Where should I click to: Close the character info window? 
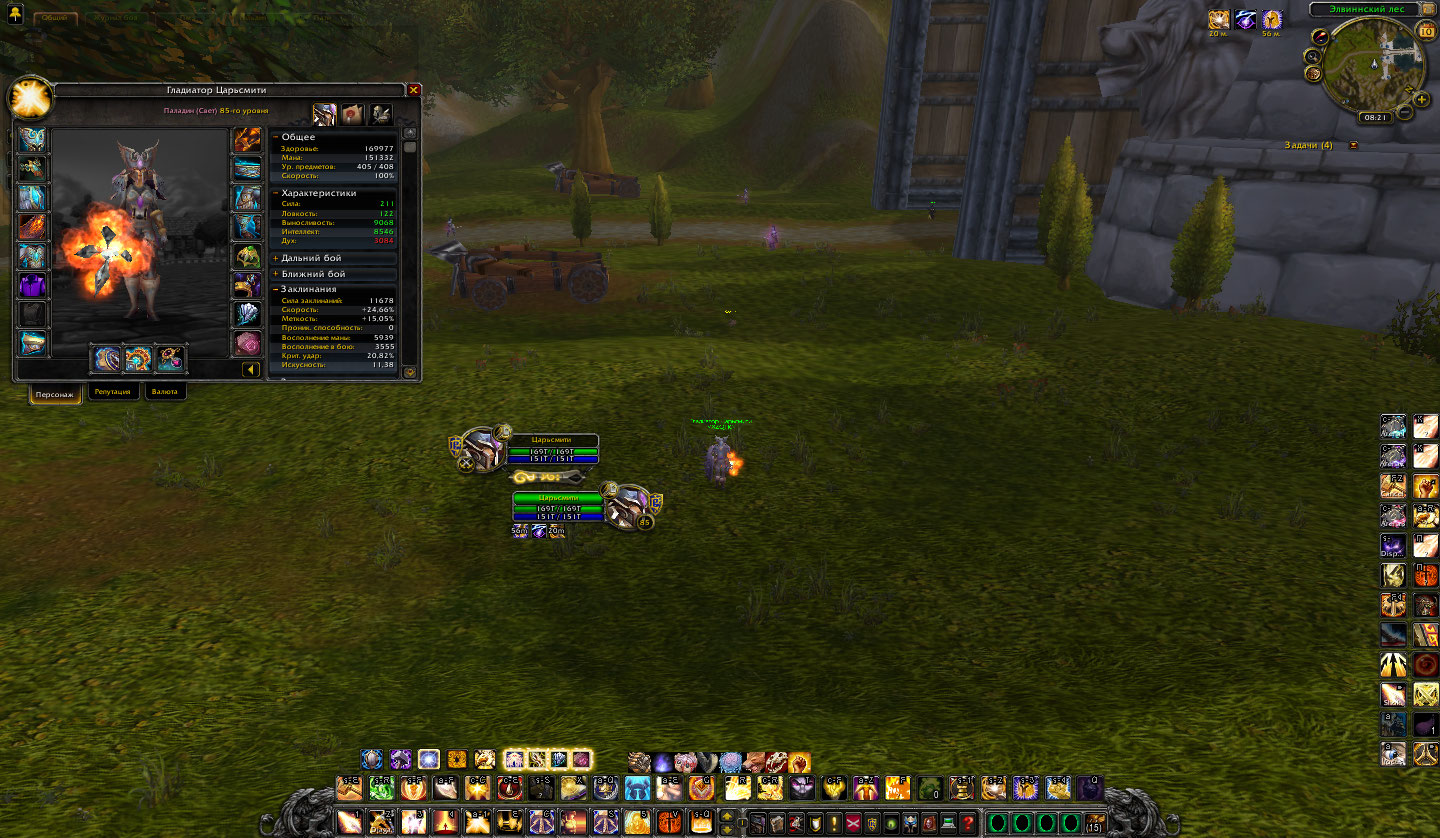point(414,90)
